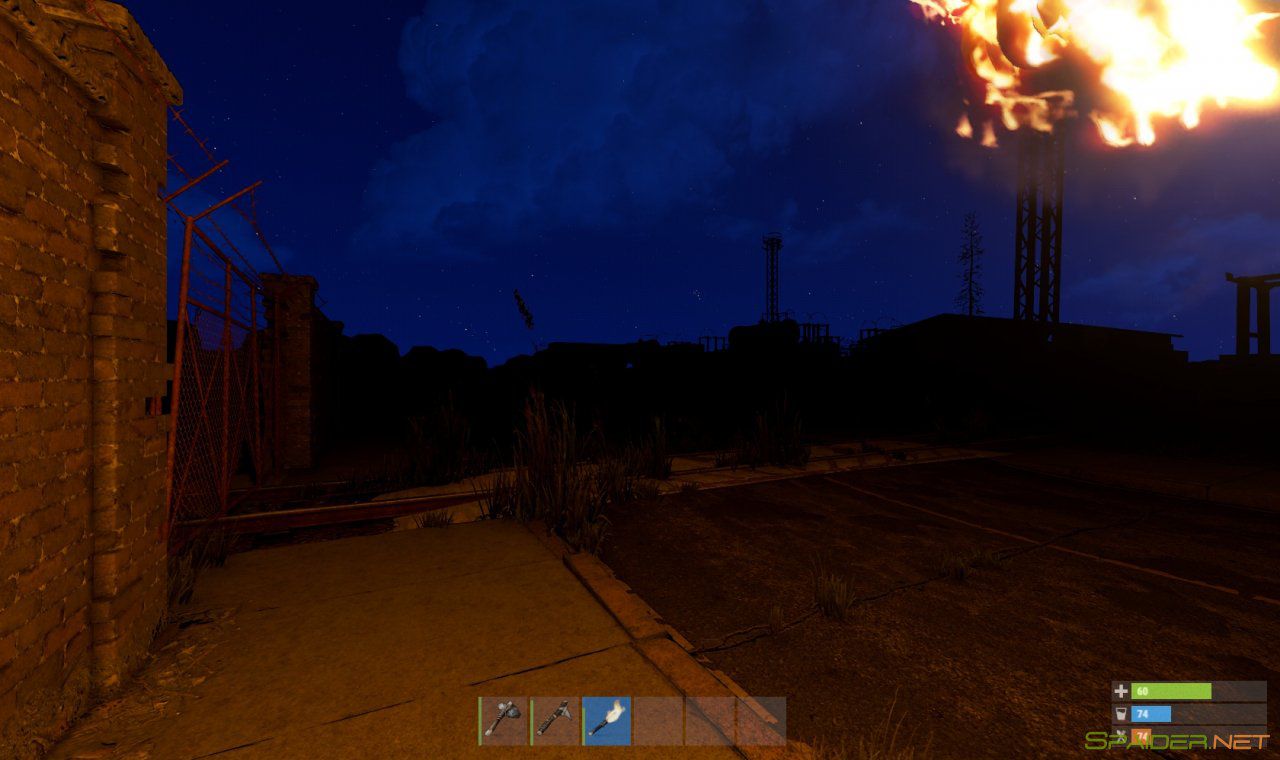The height and width of the screenshot is (760, 1280).
Task: Click the health value reading 60
Action: tap(1142, 691)
